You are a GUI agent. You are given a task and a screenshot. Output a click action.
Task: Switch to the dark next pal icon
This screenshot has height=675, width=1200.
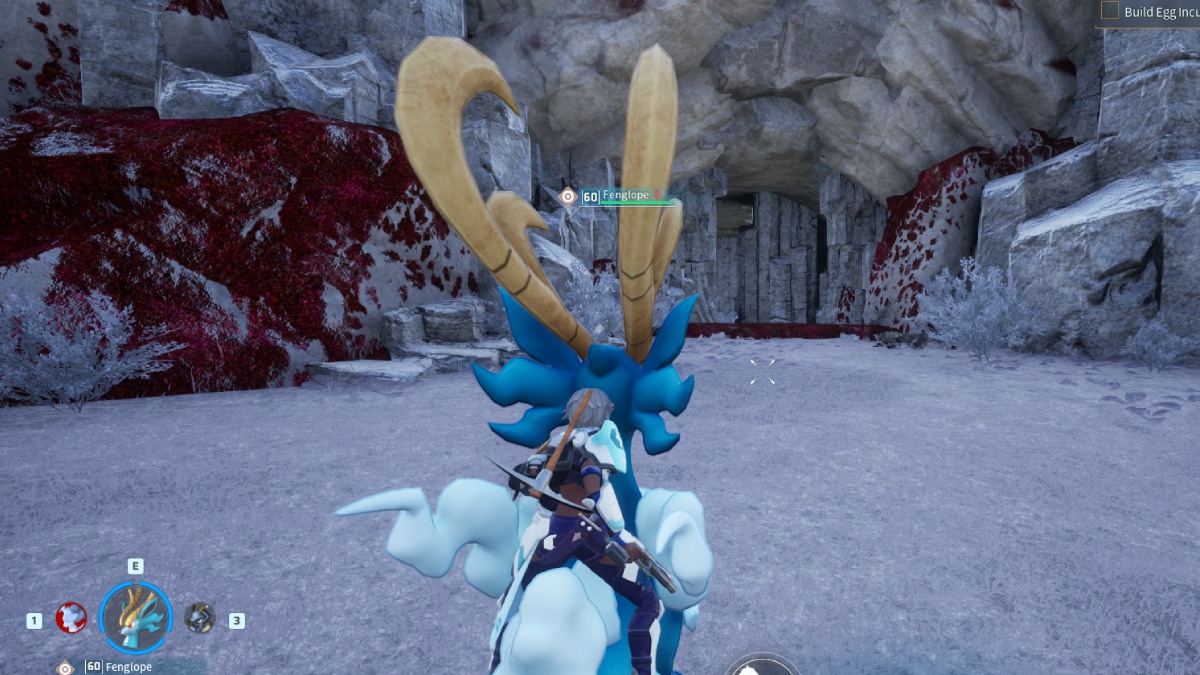click(201, 617)
